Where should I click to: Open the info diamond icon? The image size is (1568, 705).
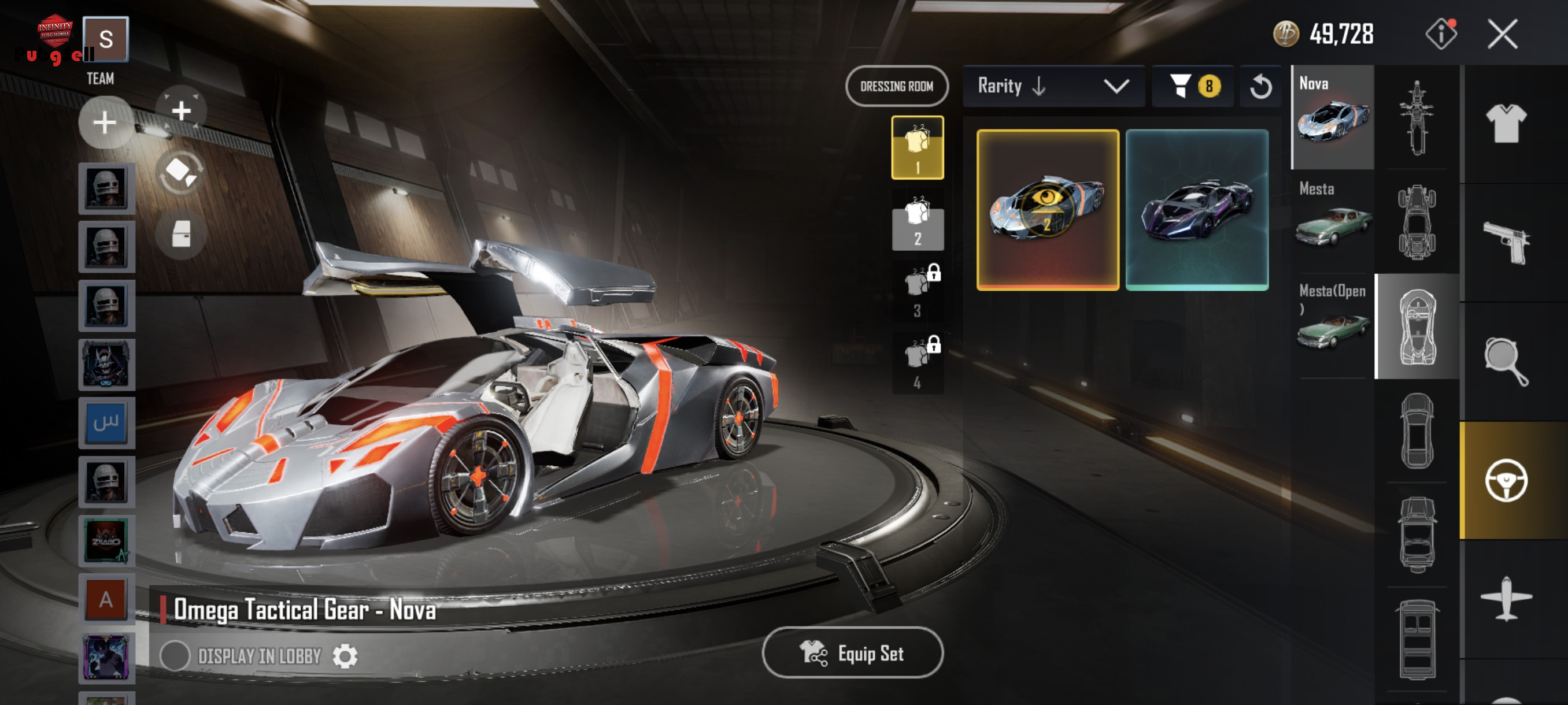[1441, 34]
